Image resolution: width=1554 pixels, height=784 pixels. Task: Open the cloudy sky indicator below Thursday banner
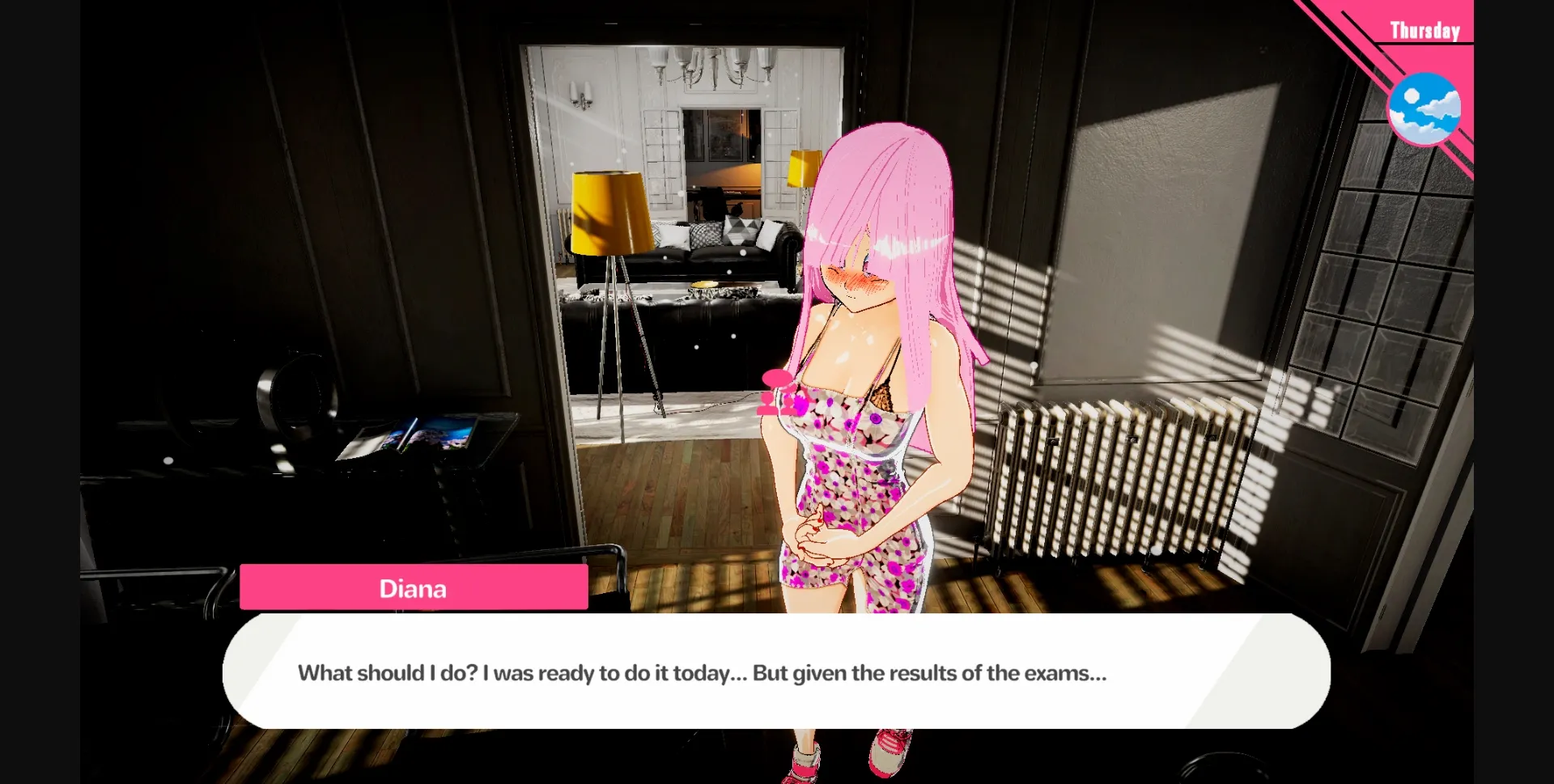1426,108
